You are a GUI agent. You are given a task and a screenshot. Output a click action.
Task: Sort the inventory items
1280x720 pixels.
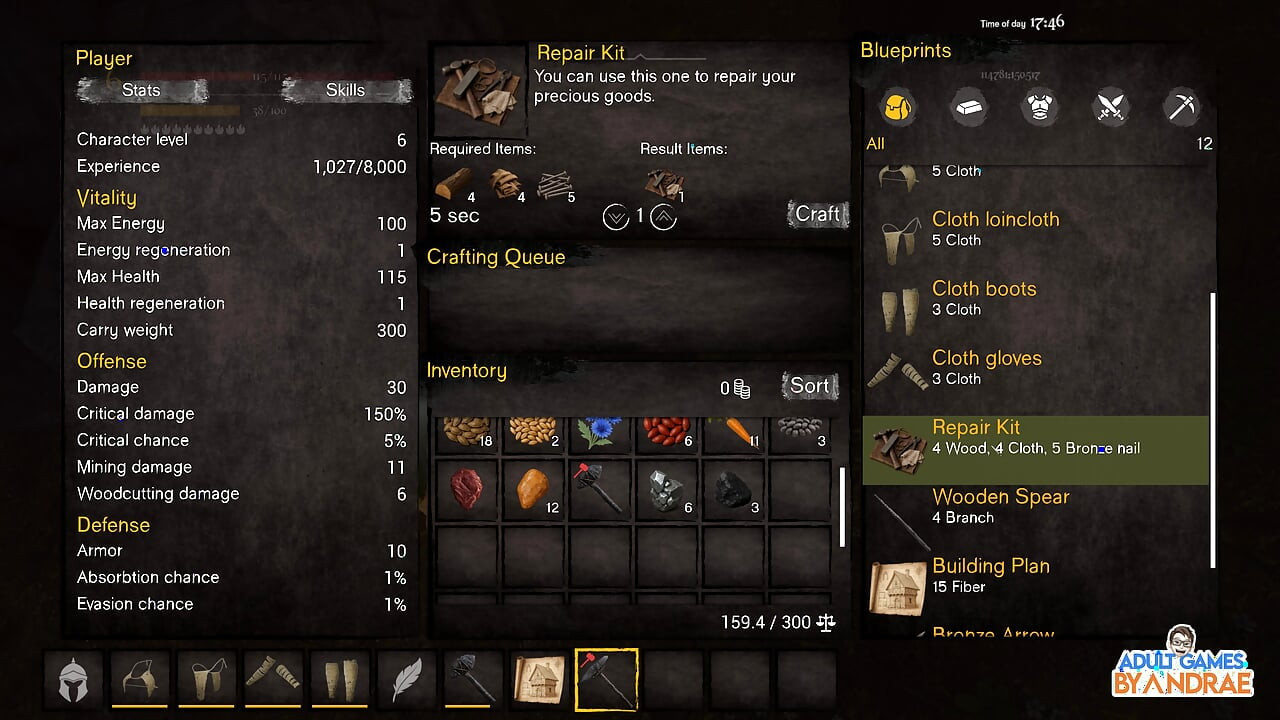(809, 386)
